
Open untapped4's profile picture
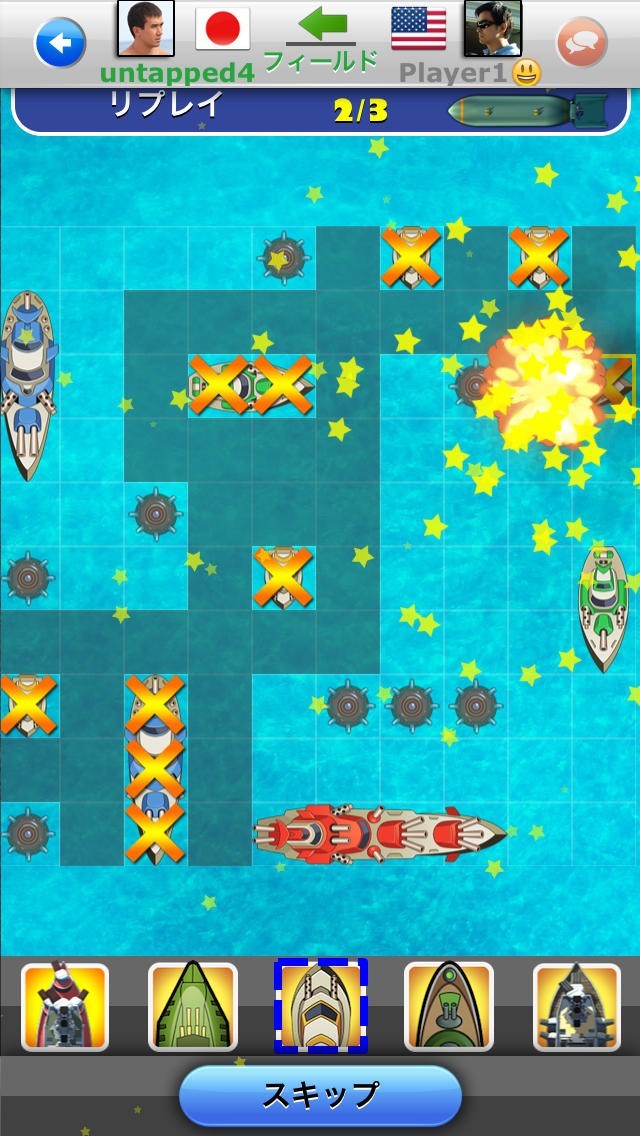pyautogui.click(x=146, y=28)
